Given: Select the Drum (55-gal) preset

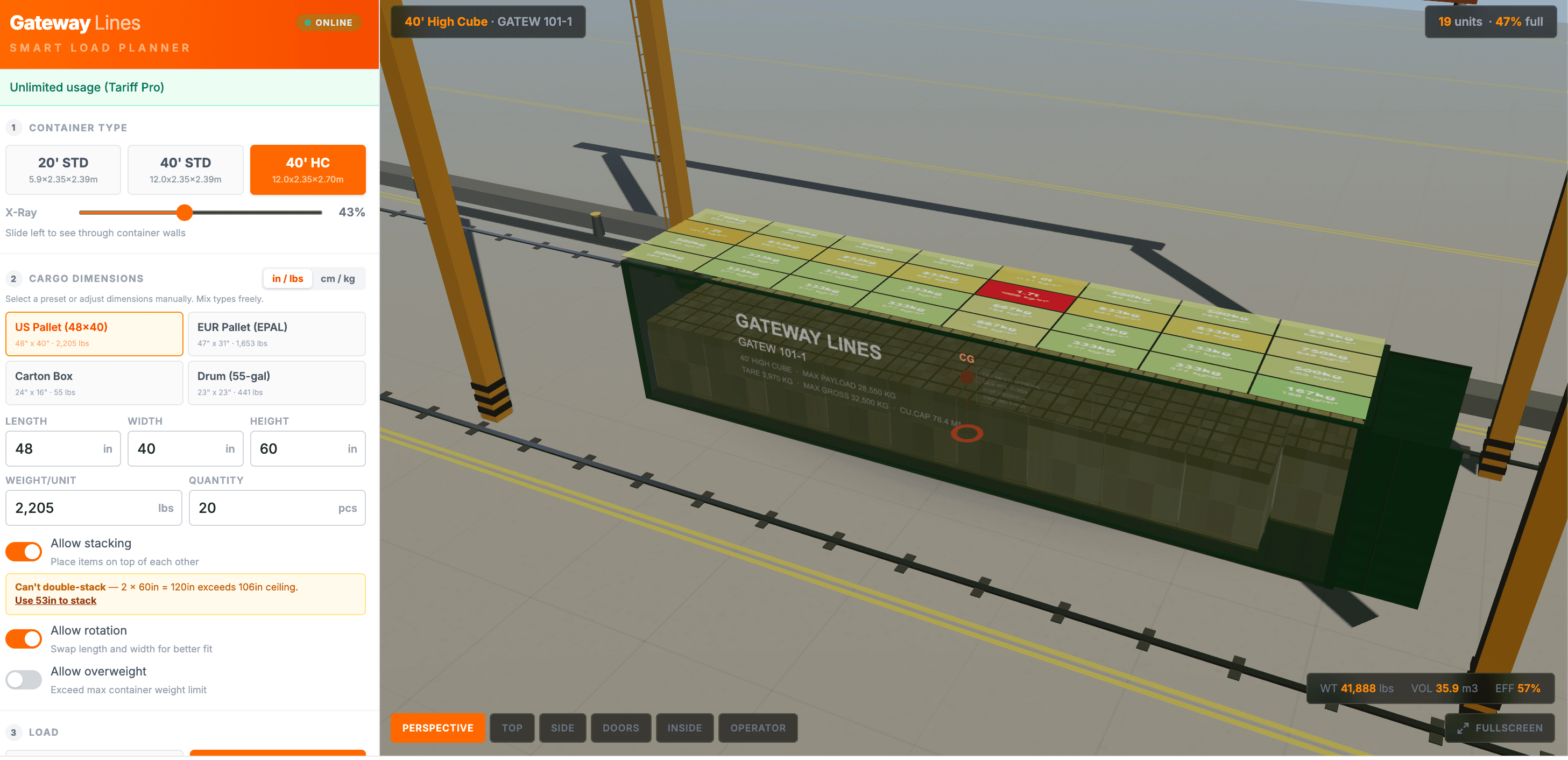Looking at the screenshot, I should (x=277, y=383).
